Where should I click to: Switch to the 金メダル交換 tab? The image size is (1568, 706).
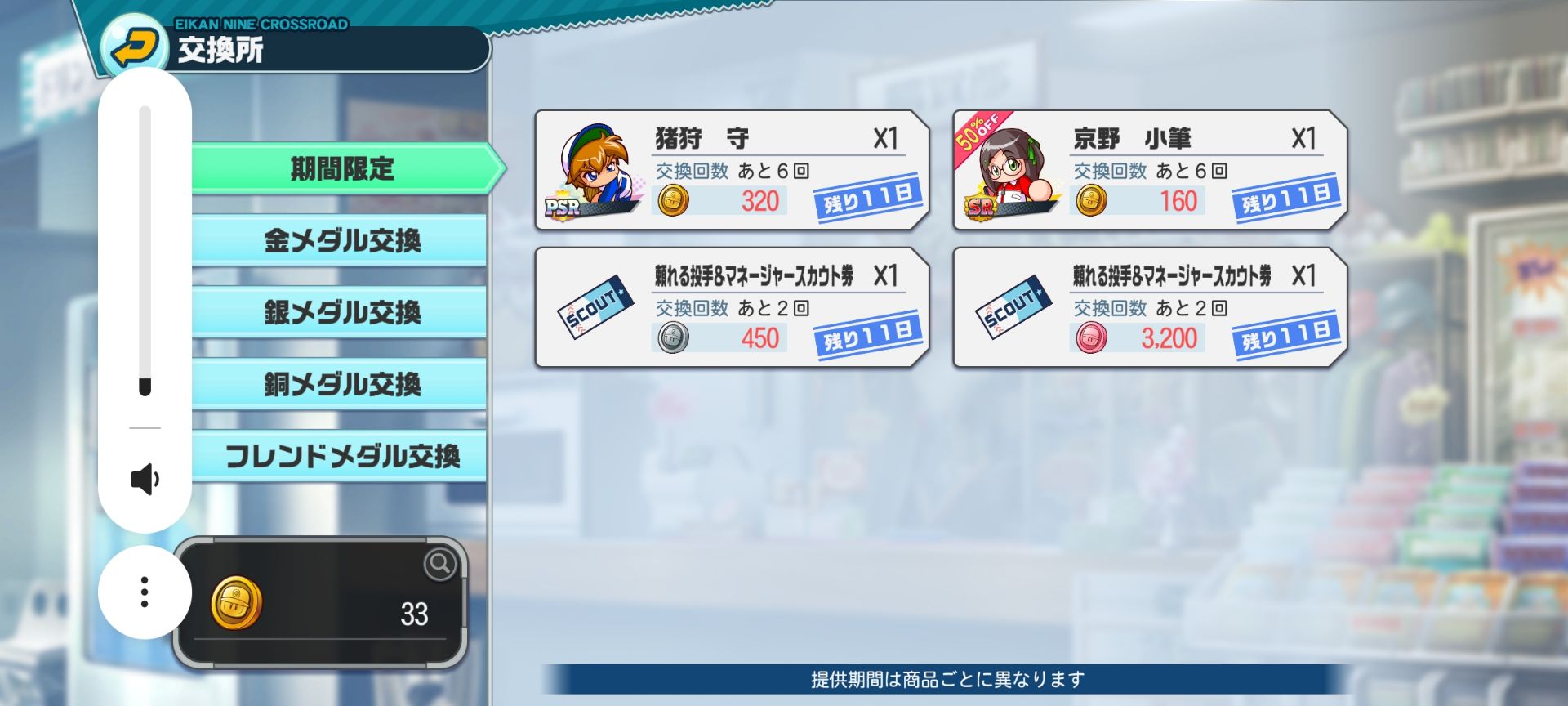pyautogui.click(x=341, y=240)
